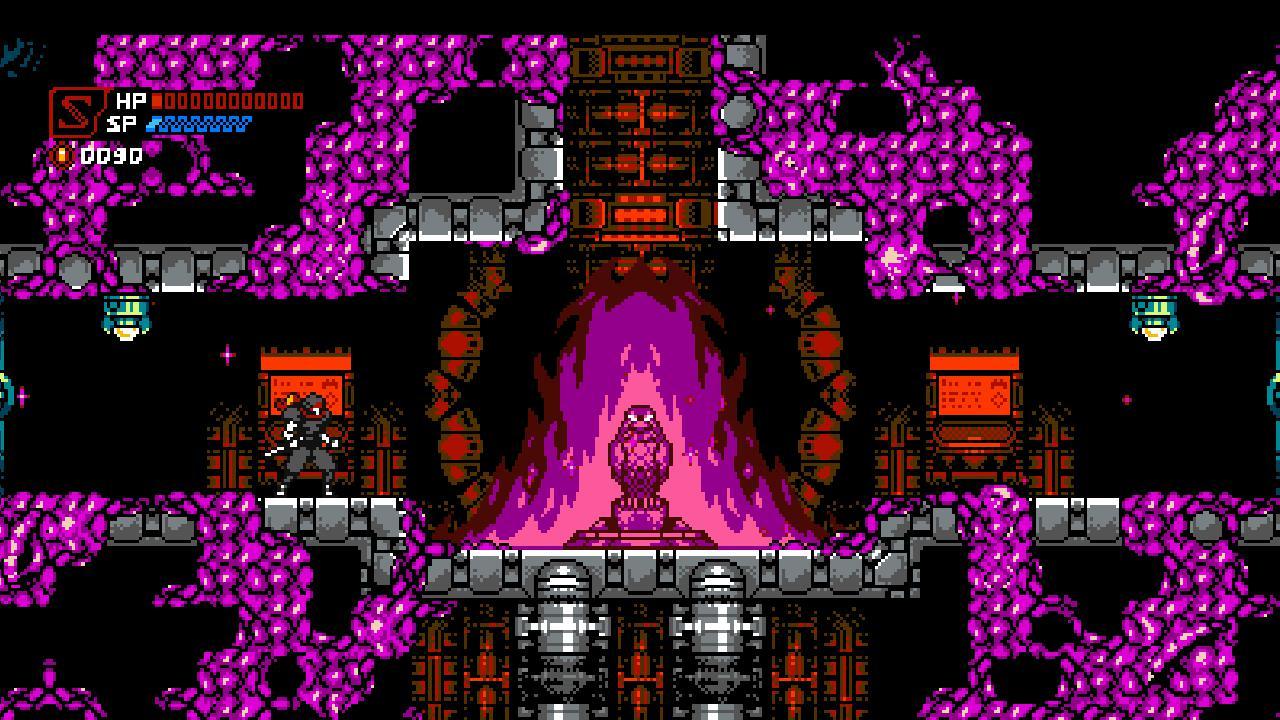This screenshot has height=720, width=1280.
Task: Toggle the first SP energy segment
Action: 153,124
